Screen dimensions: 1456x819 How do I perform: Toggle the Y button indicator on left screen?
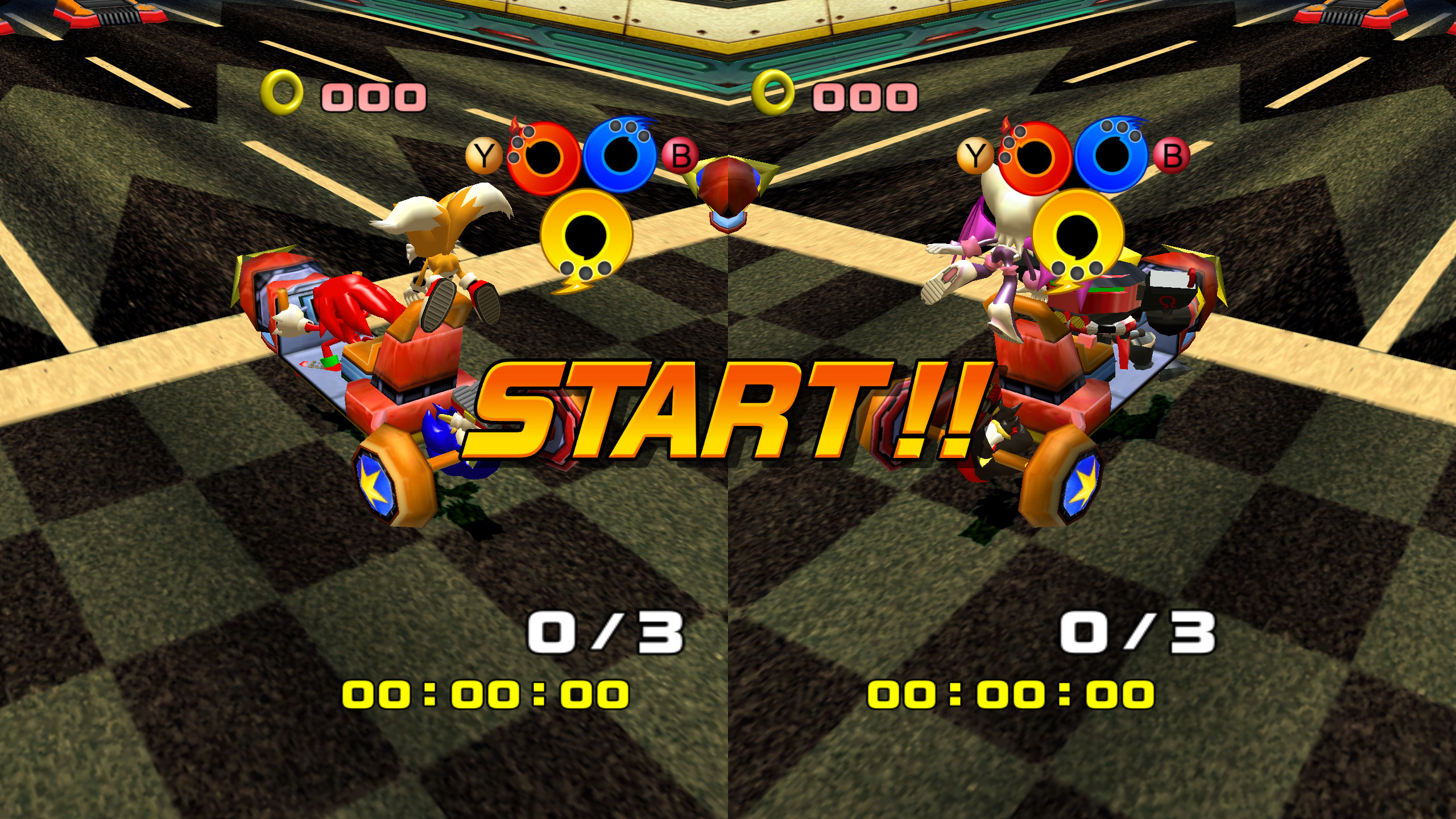point(484,152)
